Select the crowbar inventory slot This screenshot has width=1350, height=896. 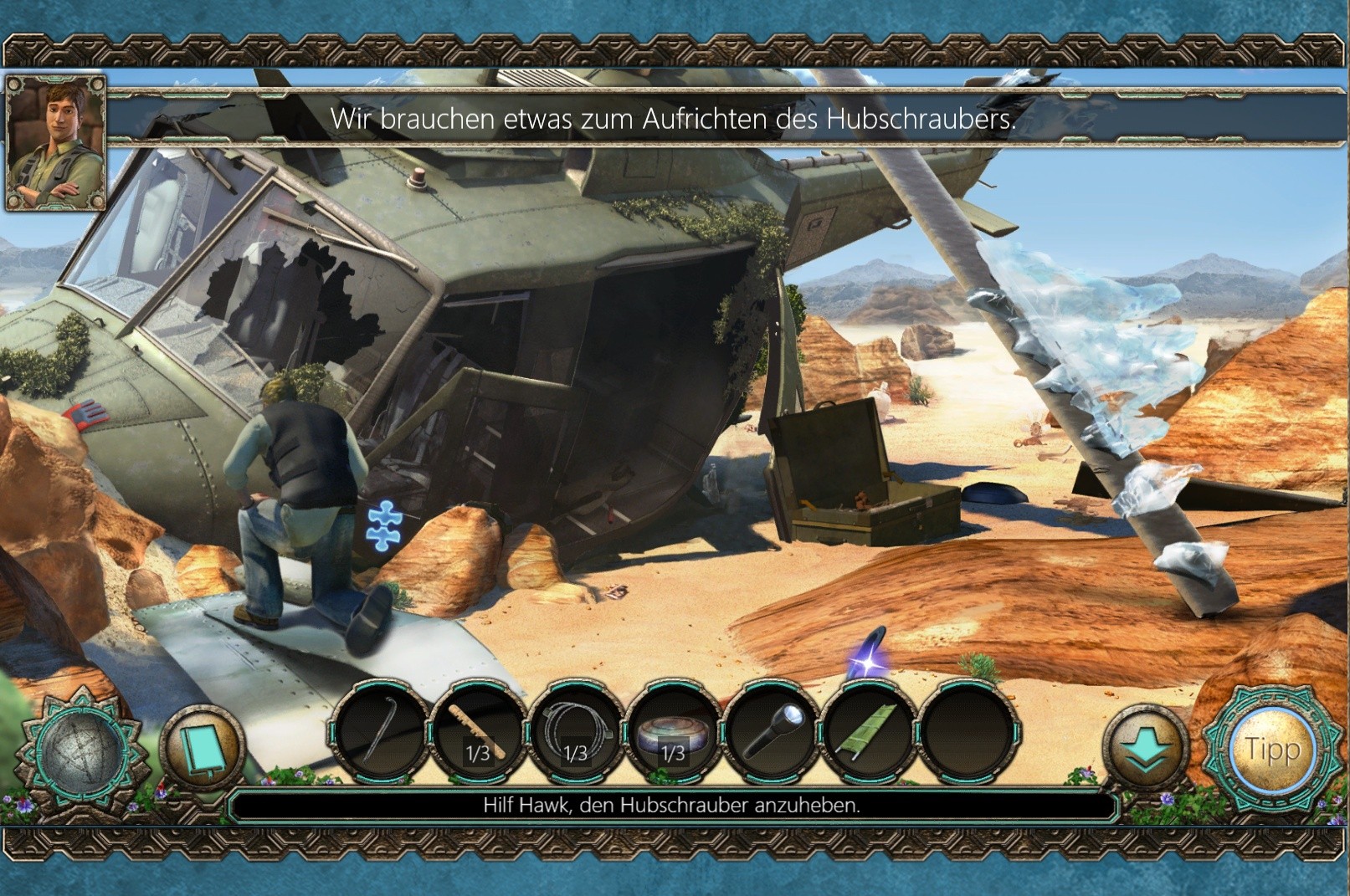[382, 730]
